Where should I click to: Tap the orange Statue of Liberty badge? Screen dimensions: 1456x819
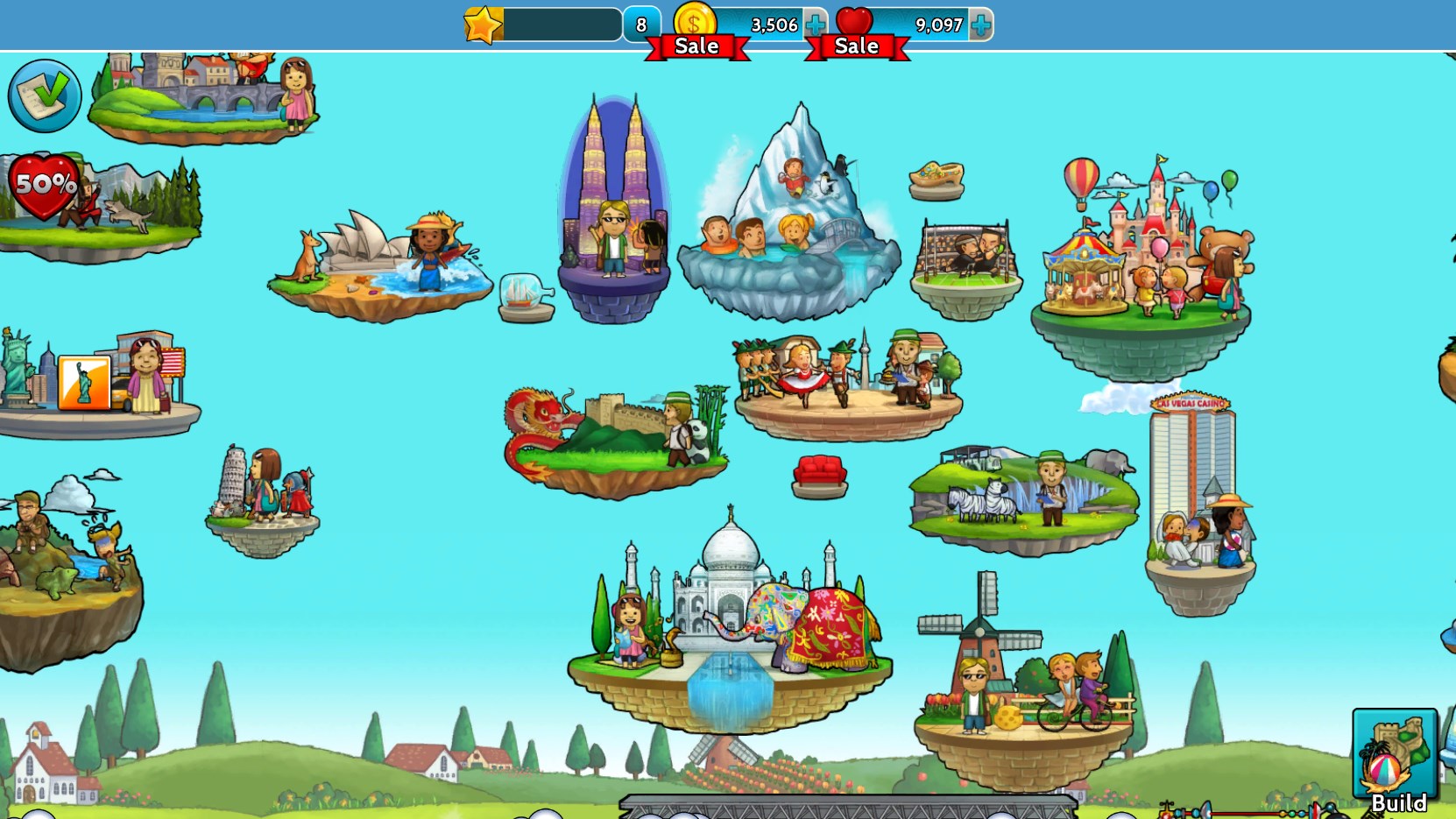(x=84, y=383)
